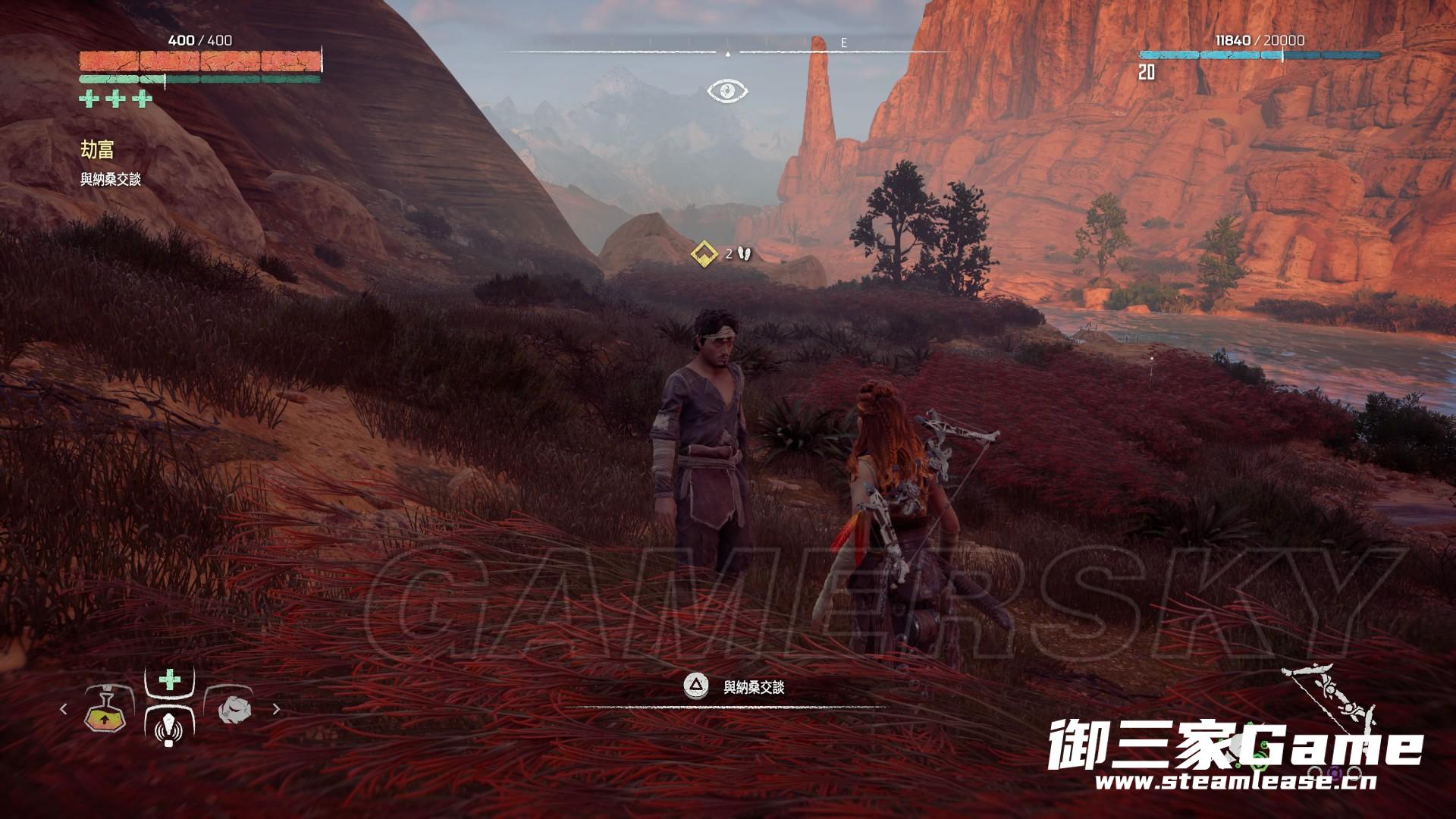Viewport: 1456px width, 819px height.
Task: Click the compass bar's E heading
Action: tap(843, 43)
